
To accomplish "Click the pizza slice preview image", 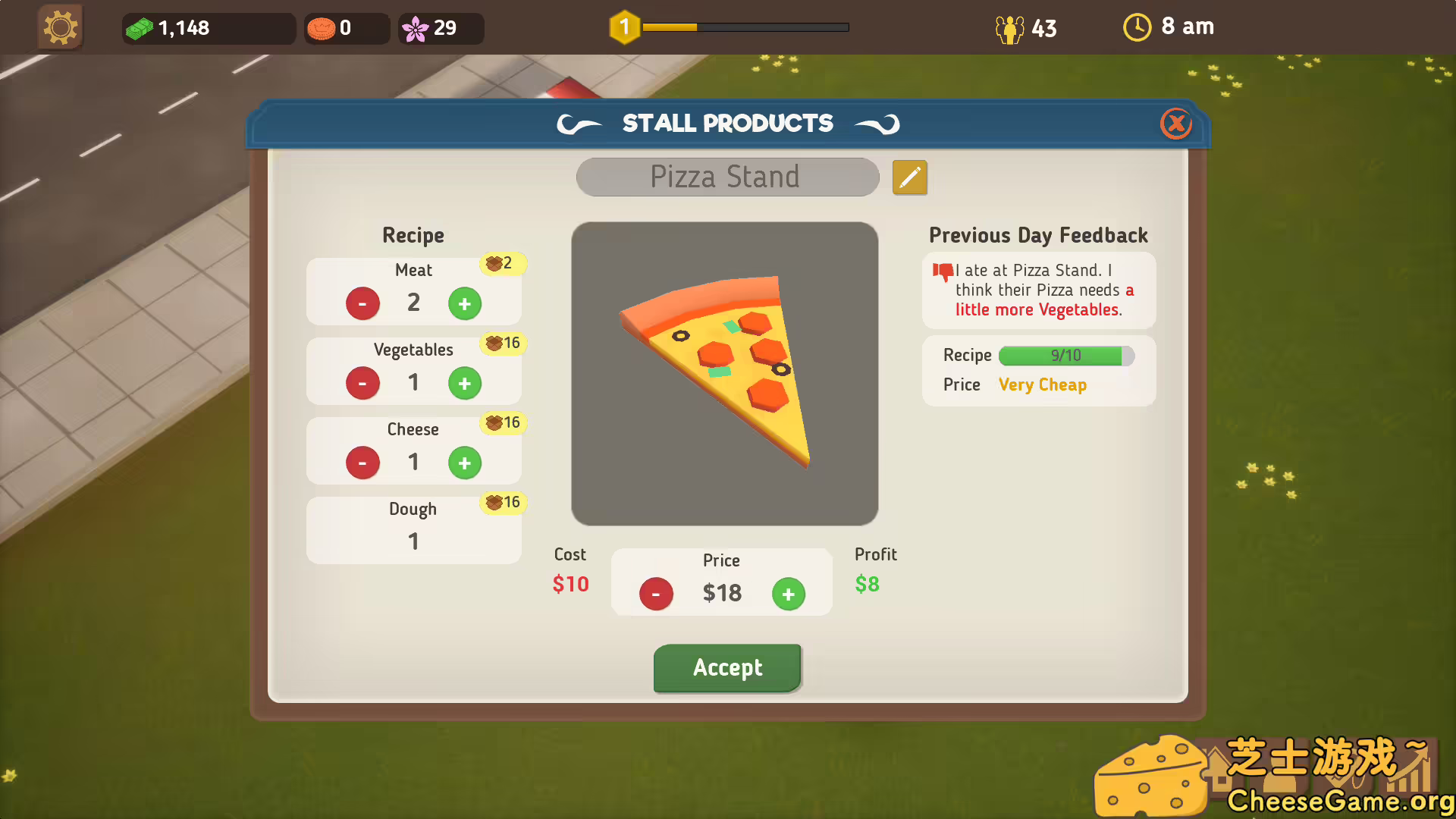I will (725, 373).
